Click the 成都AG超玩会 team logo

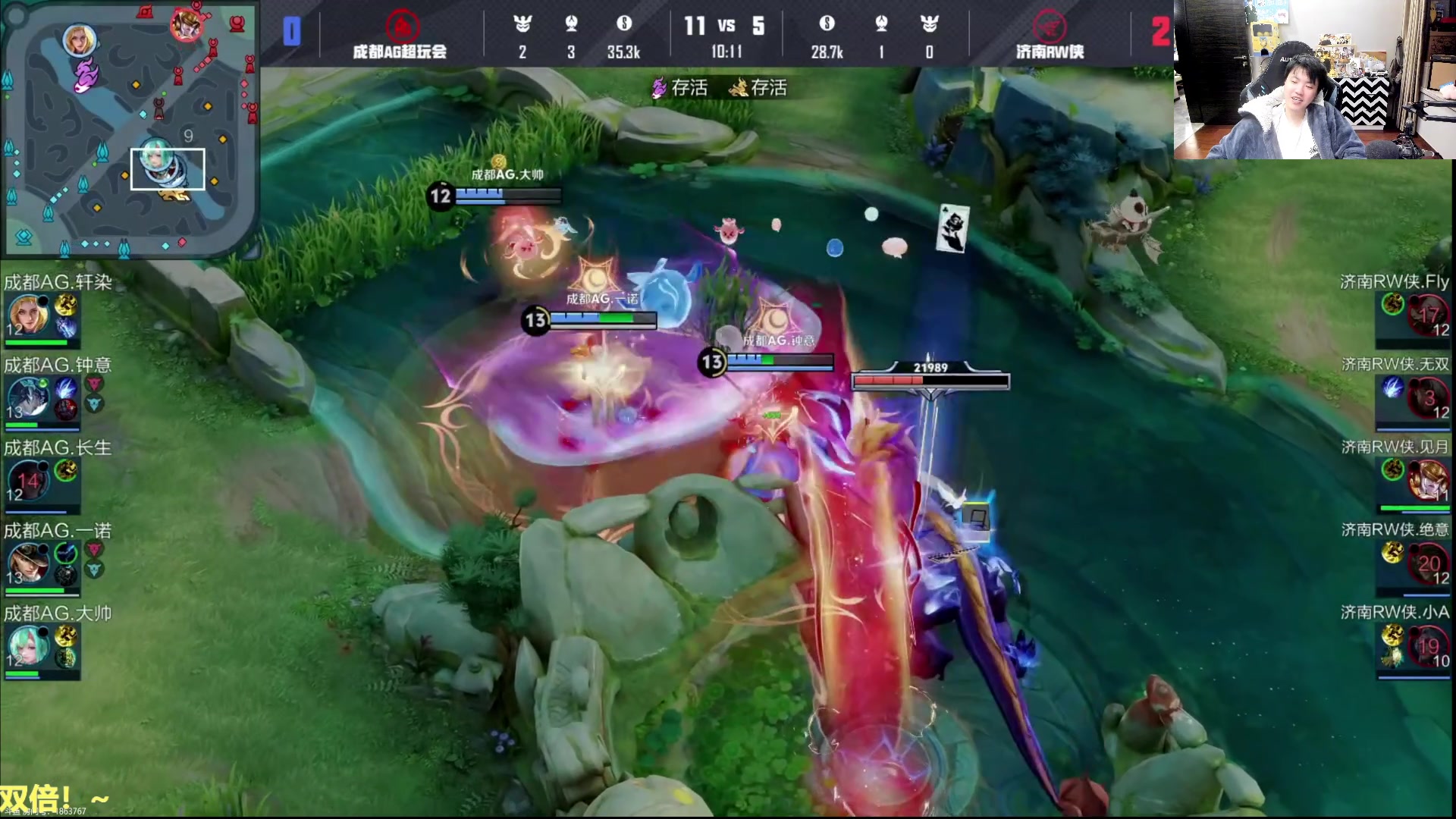tap(402, 26)
